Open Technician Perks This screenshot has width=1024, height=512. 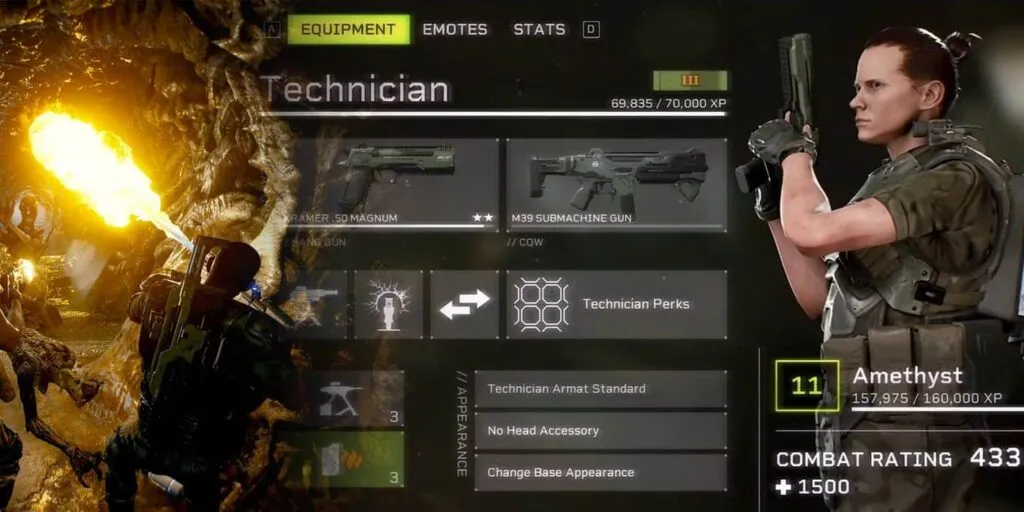pos(616,304)
